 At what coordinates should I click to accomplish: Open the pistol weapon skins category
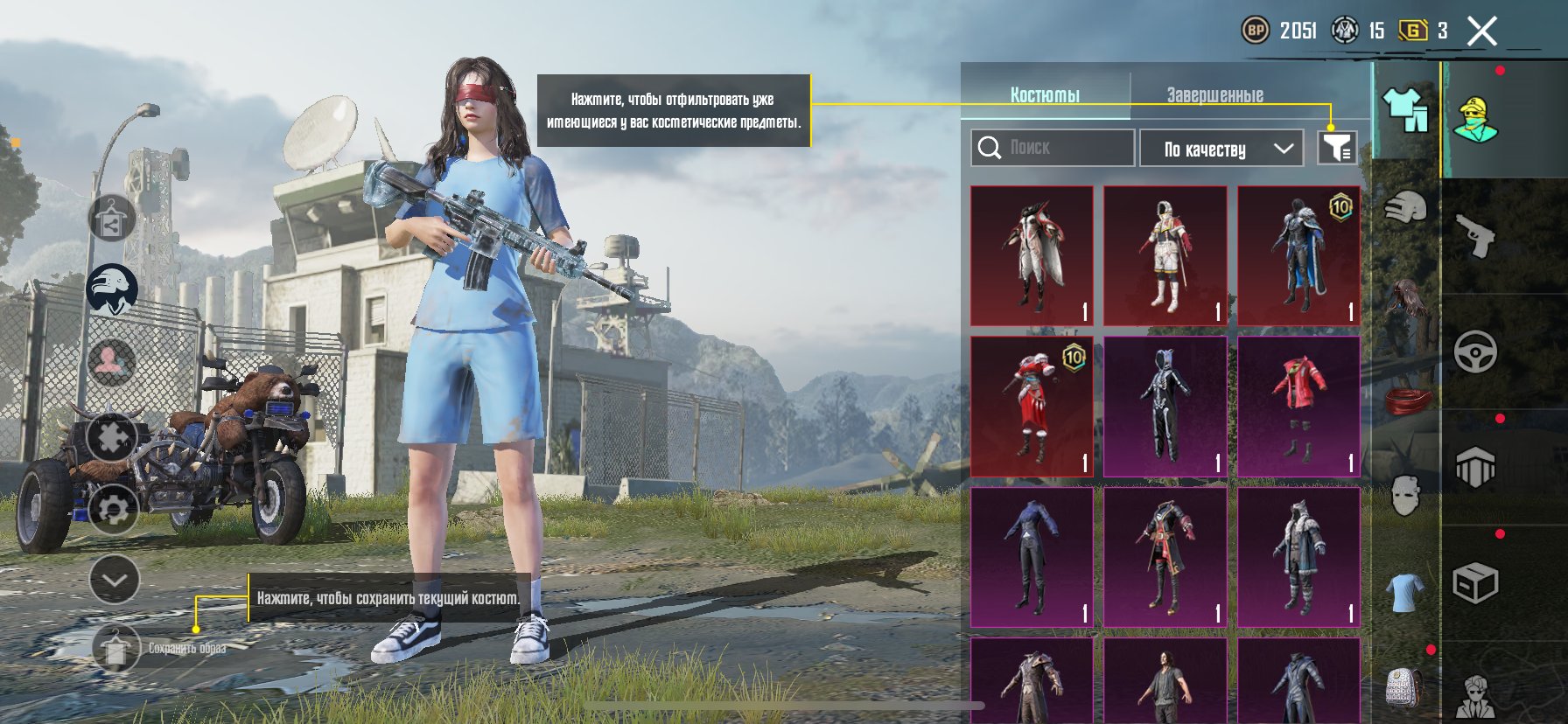pyautogui.click(x=1475, y=236)
